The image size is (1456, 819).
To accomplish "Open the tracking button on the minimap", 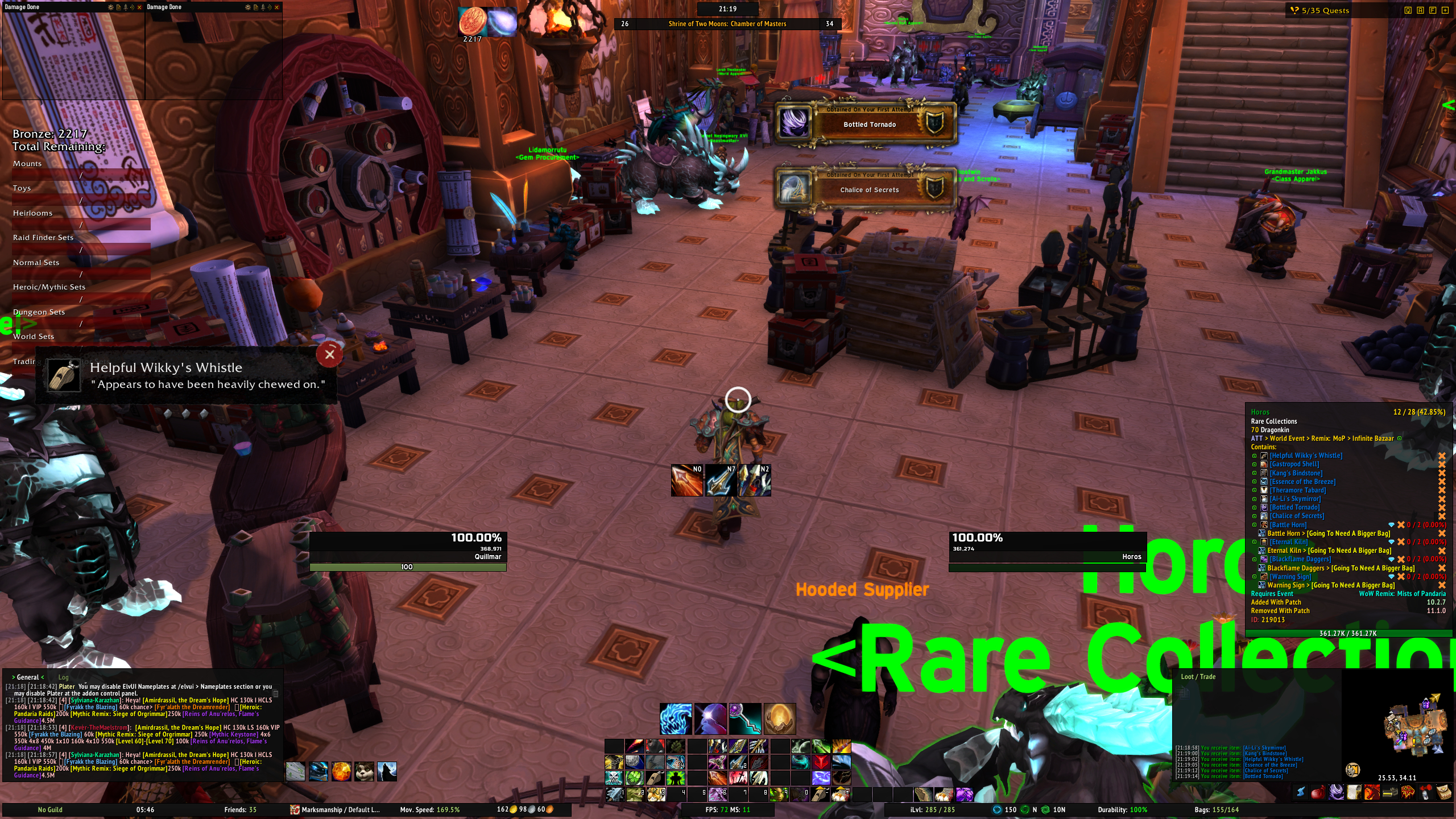I will pos(1353,770).
